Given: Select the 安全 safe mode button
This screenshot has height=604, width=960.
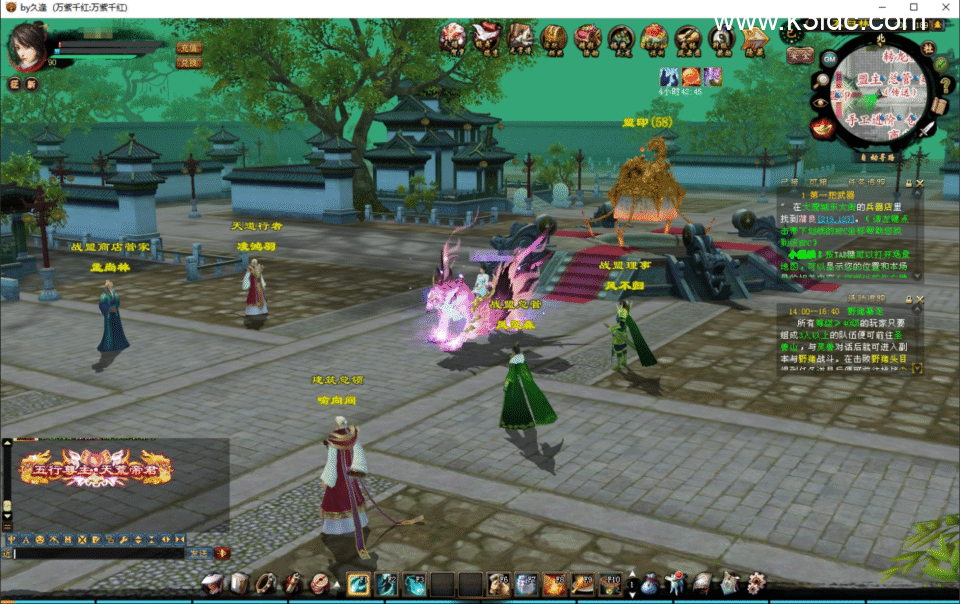Looking at the screenshot, I should (x=798, y=56).
